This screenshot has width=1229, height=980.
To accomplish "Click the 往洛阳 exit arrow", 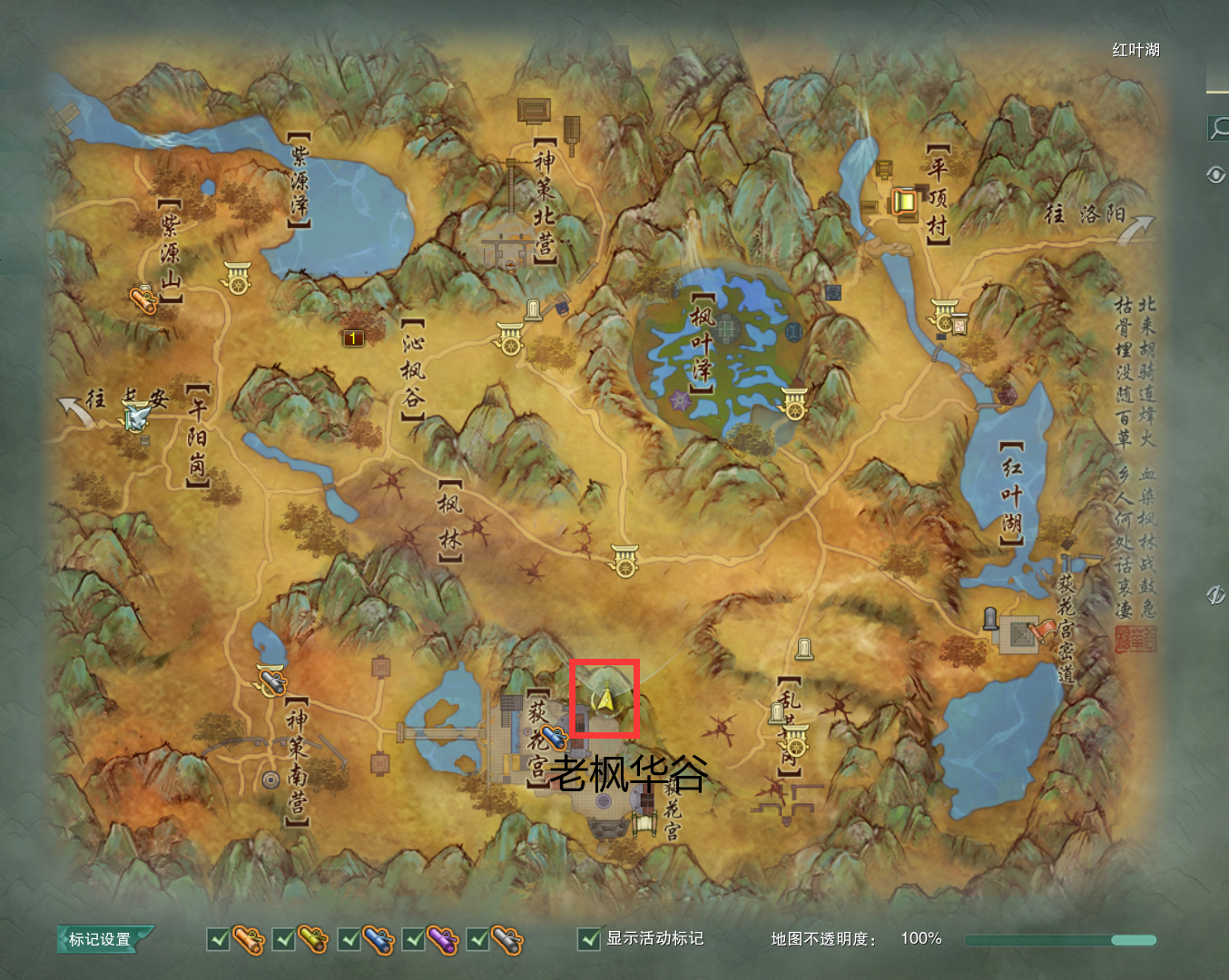I will 1136,230.
